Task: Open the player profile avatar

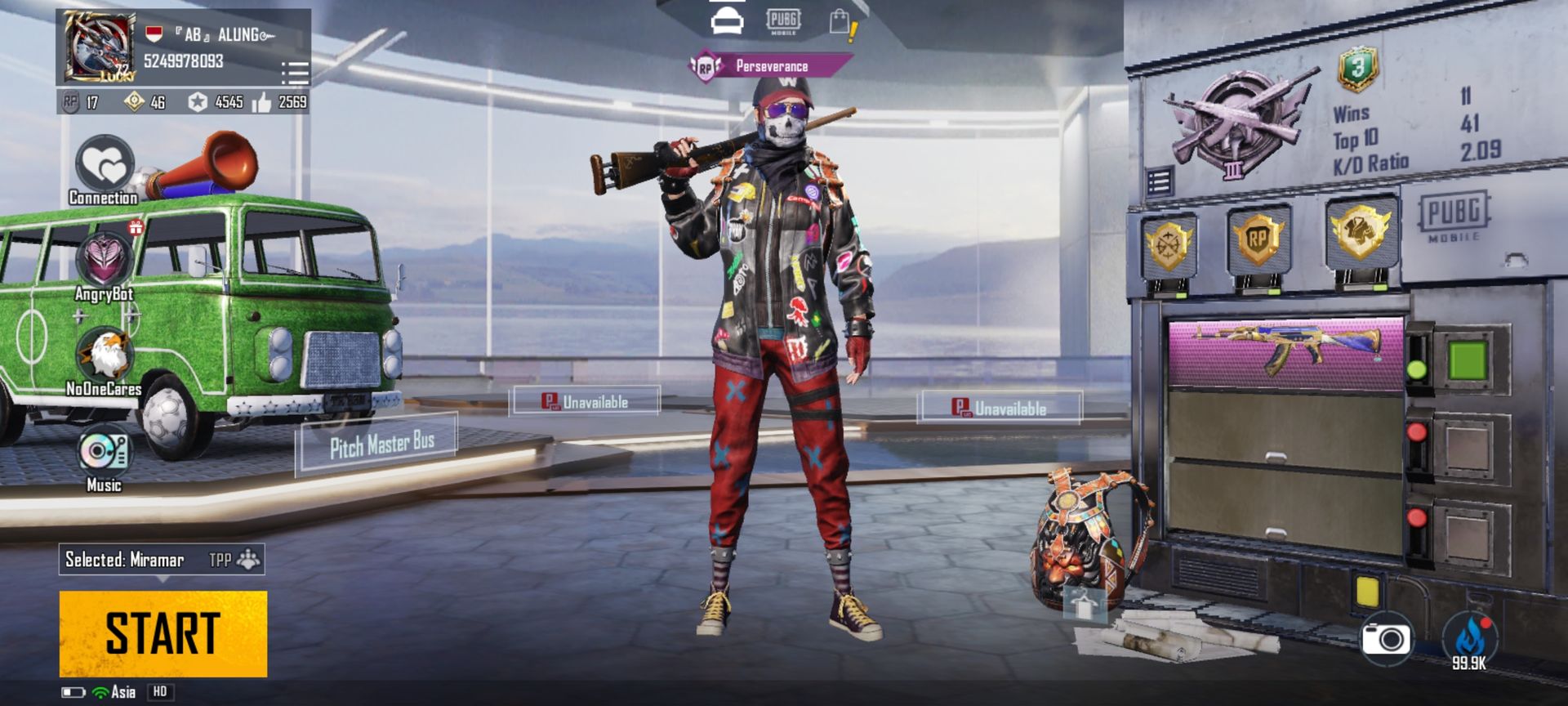Action: coord(99,47)
